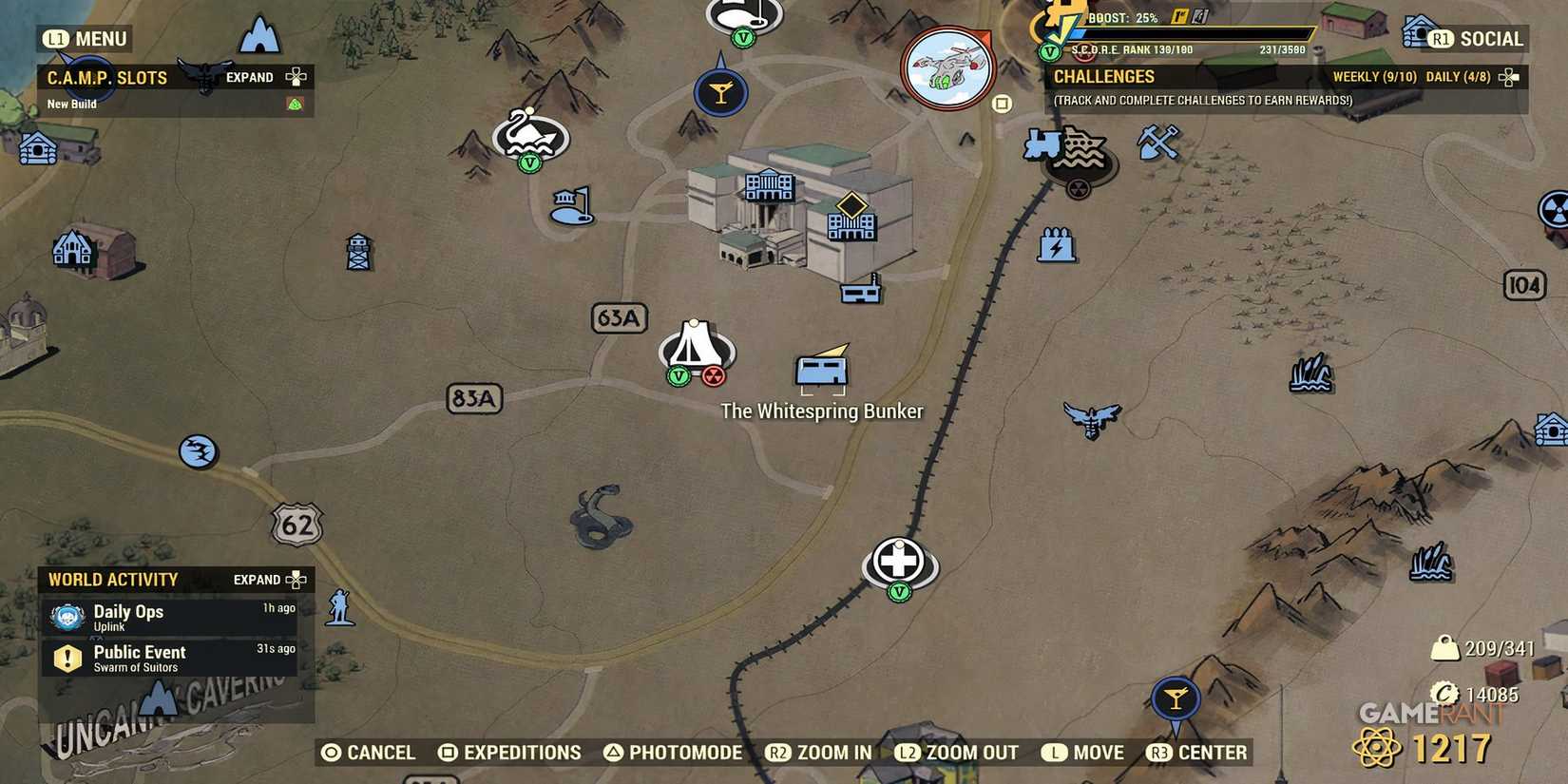The image size is (1568, 784).
Task: Open the L1 Menu
Action: (85, 39)
